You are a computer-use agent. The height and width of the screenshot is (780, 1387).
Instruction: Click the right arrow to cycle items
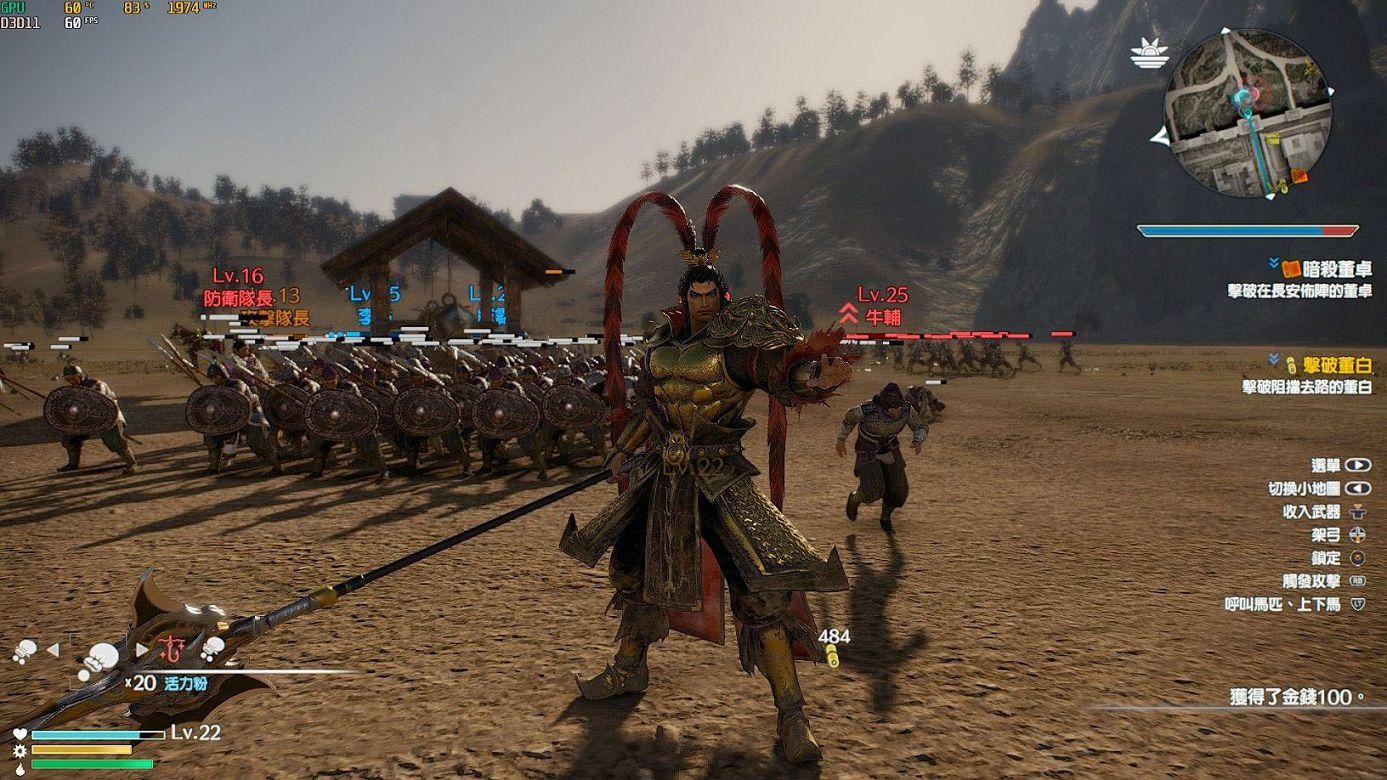pos(142,648)
